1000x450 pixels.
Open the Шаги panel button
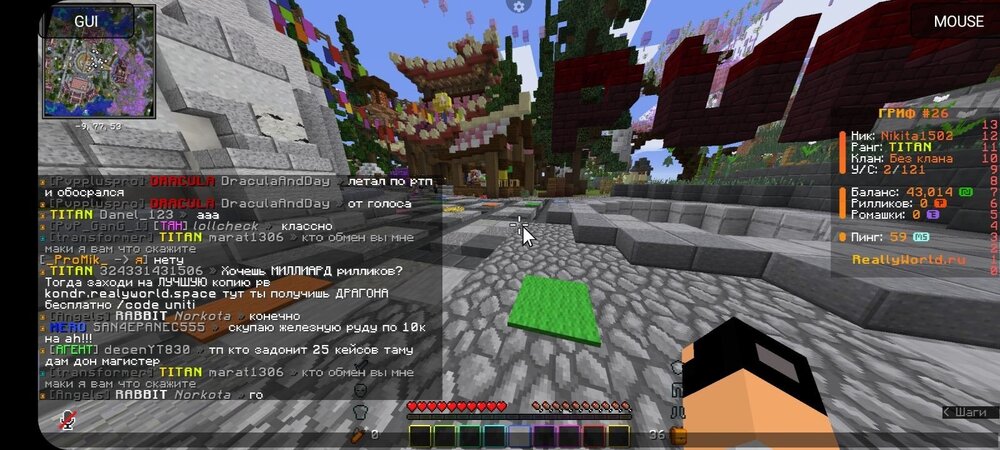[x=969, y=412]
